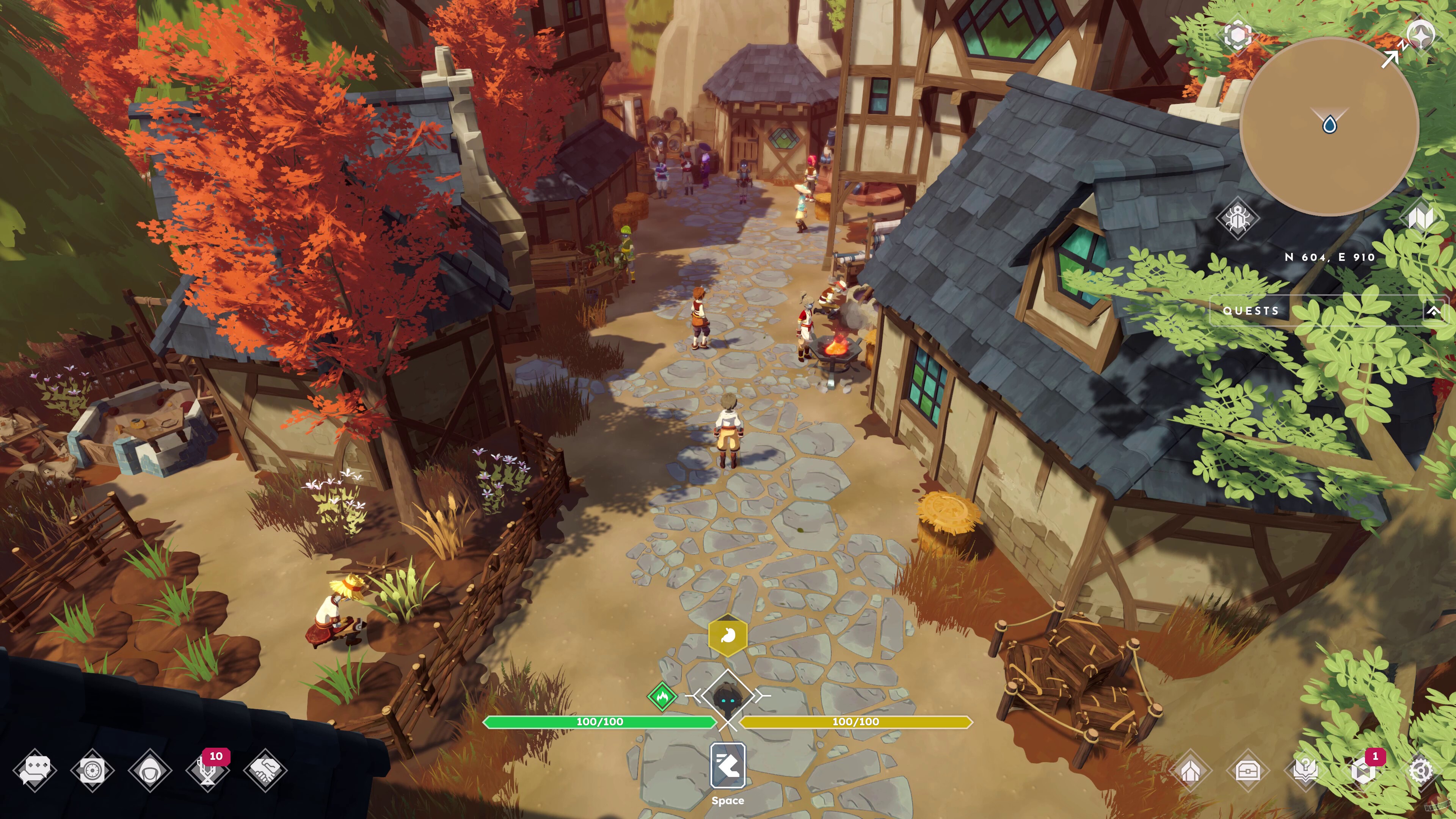Click the hexagon icon beside the minimap
Viewport: 1456px width, 819px height.
click(x=1237, y=36)
